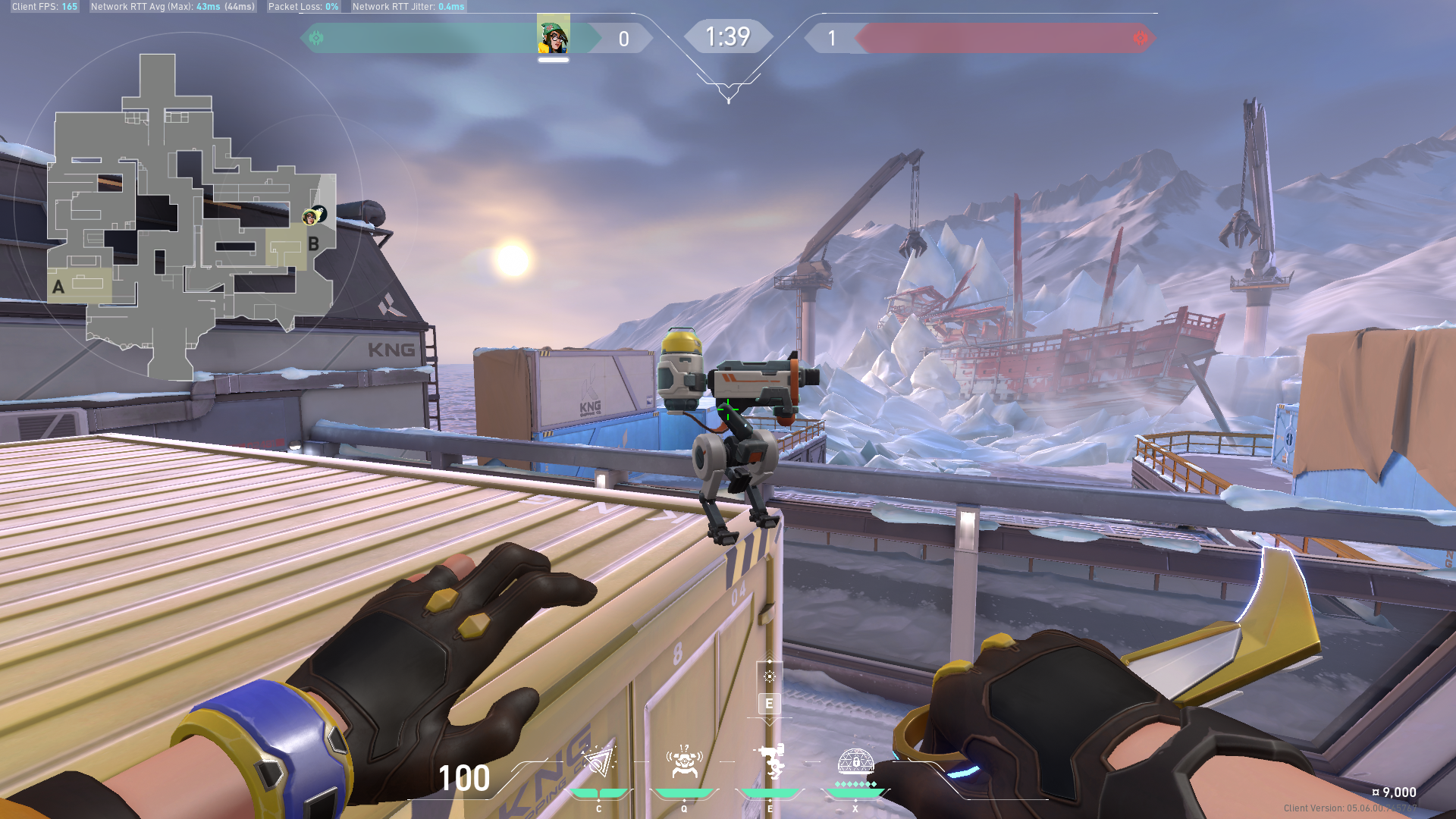Click Killjoy's agent portrait at top center
Image resolution: width=1456 pixels, height=819 pixels.
pyautogui.click(x=554, y=38)
